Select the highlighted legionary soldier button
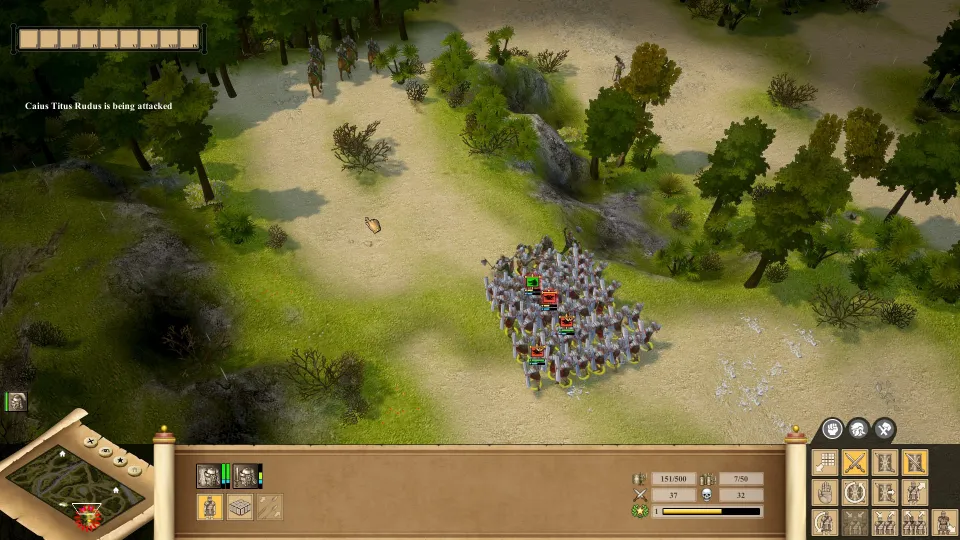The image size is (960, 540). tap(209, 507)
